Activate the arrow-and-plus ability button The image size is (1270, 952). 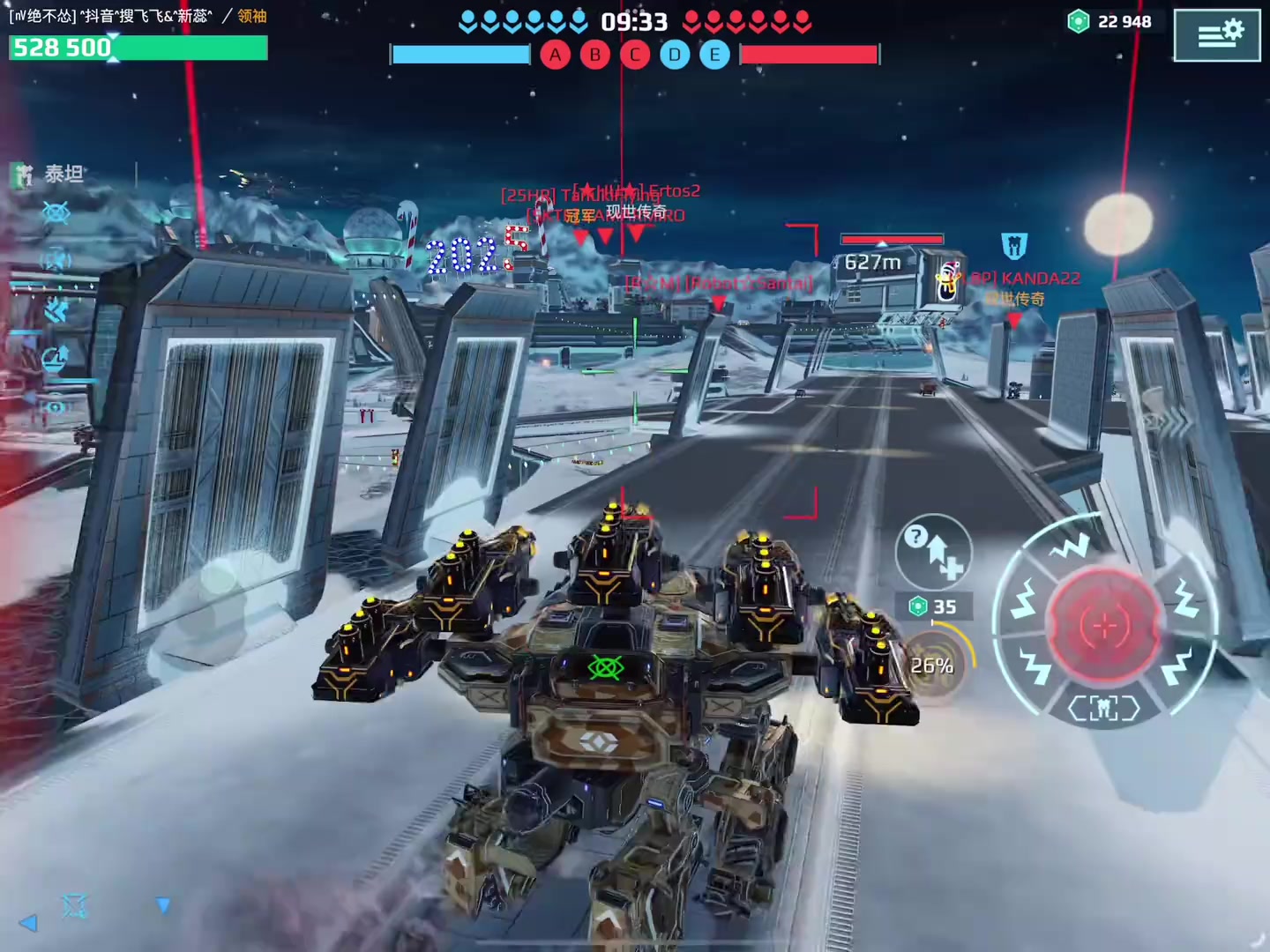coord(934,552)
